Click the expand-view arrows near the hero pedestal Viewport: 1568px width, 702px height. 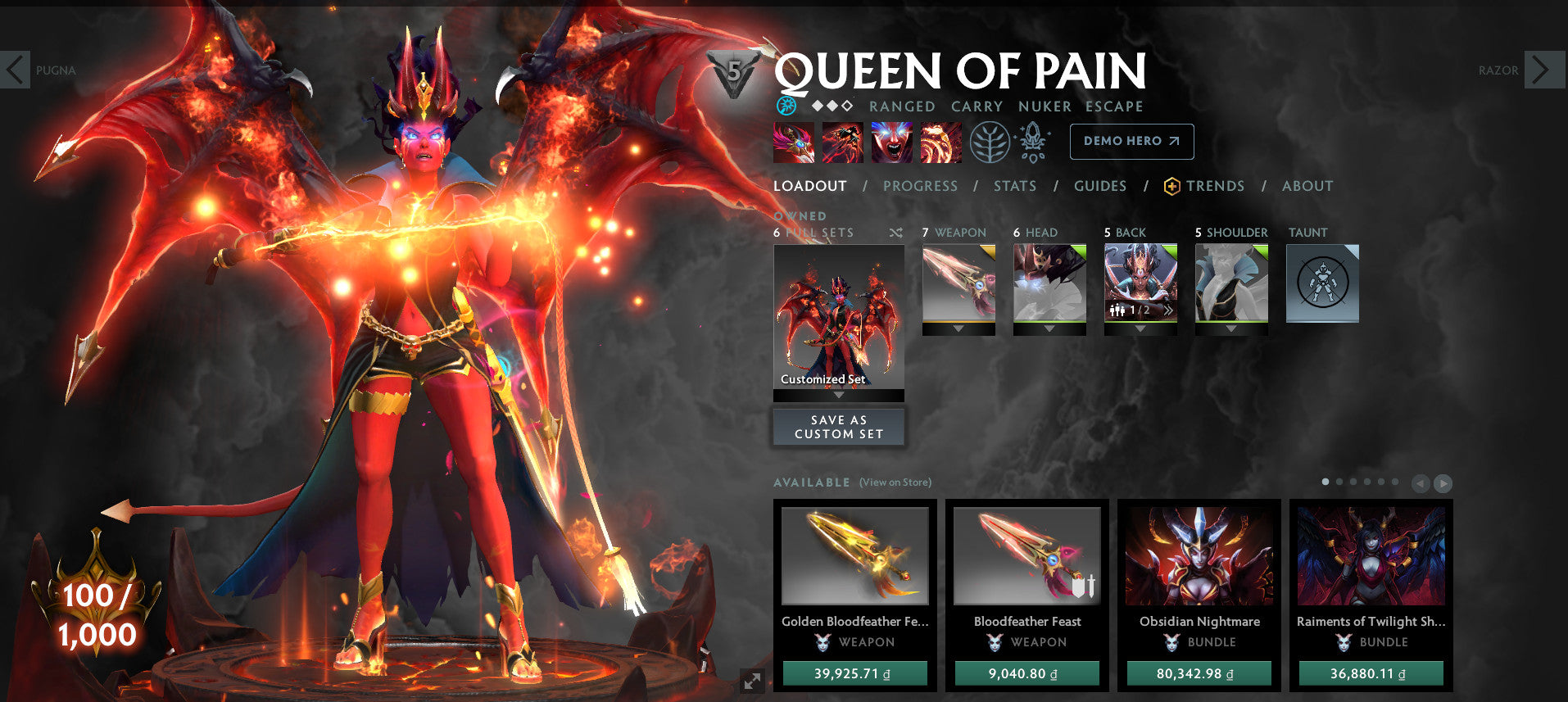(x=752, y=679)
